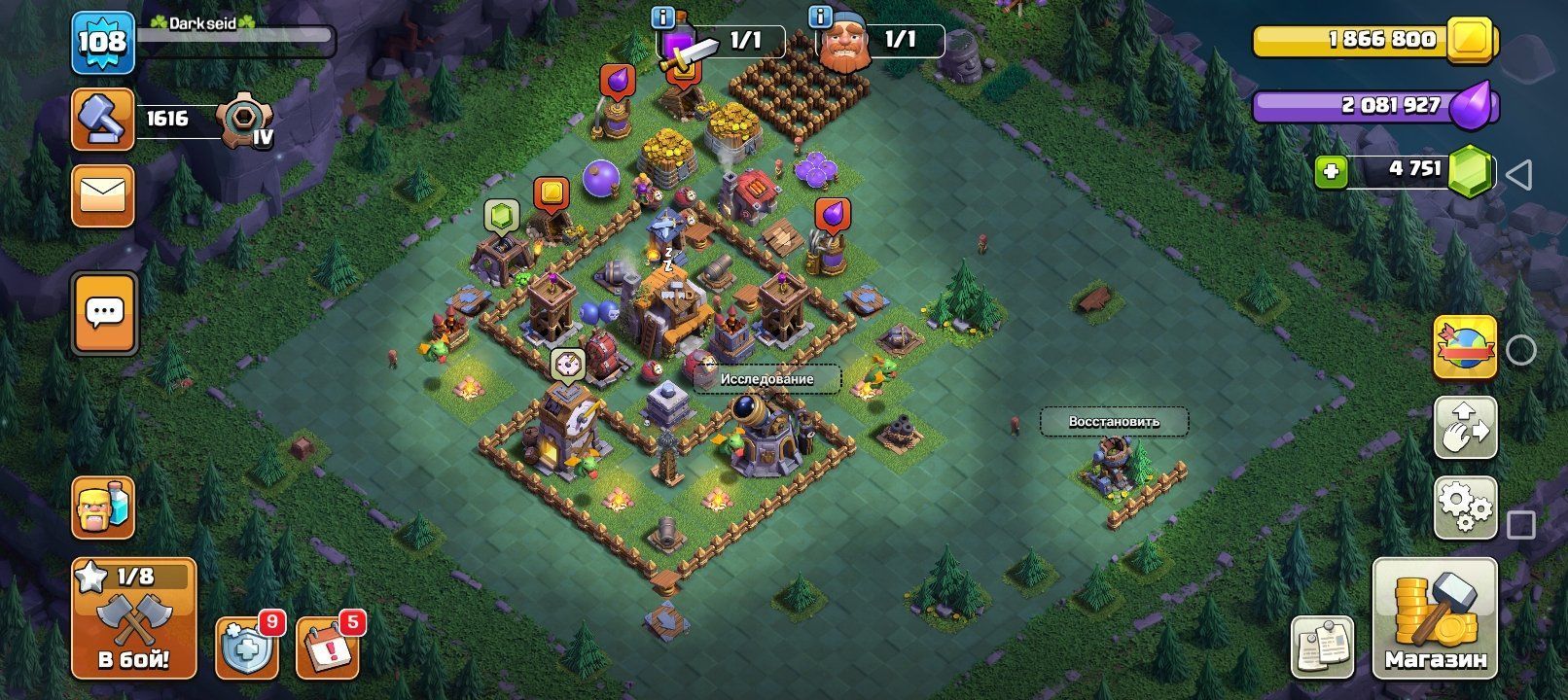The height and width of the screenshot is (700, 1568).
Task: Open the mail inbox envelope
Action: pyautogui.click(x=102, y=195)
